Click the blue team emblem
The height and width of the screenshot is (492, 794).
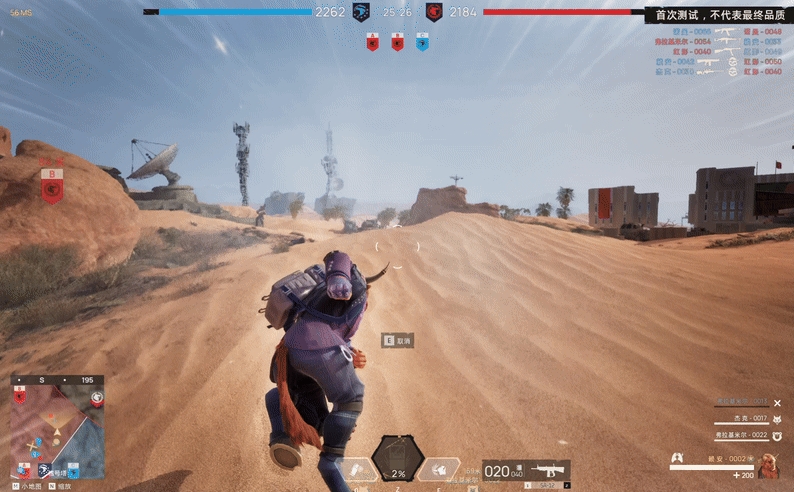[361, 12]
